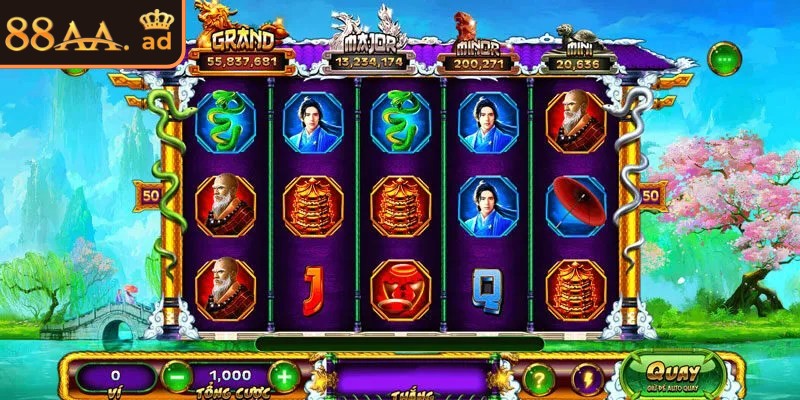Toggle the lightning bolt turbo spin
800x400 pixels.
588,379
